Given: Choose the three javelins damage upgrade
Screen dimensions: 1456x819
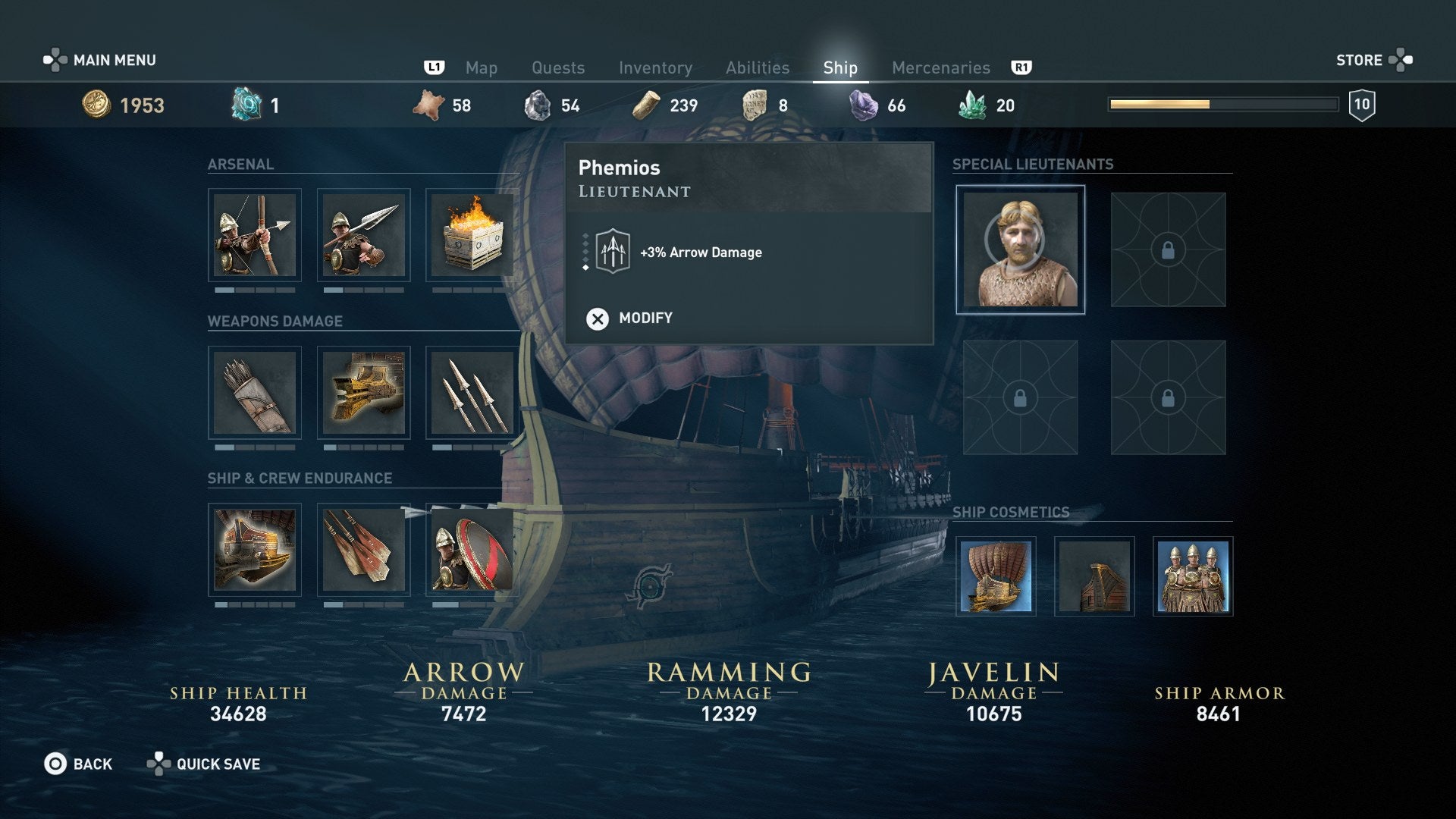Looking at the screenshot, I should point(472,393).
